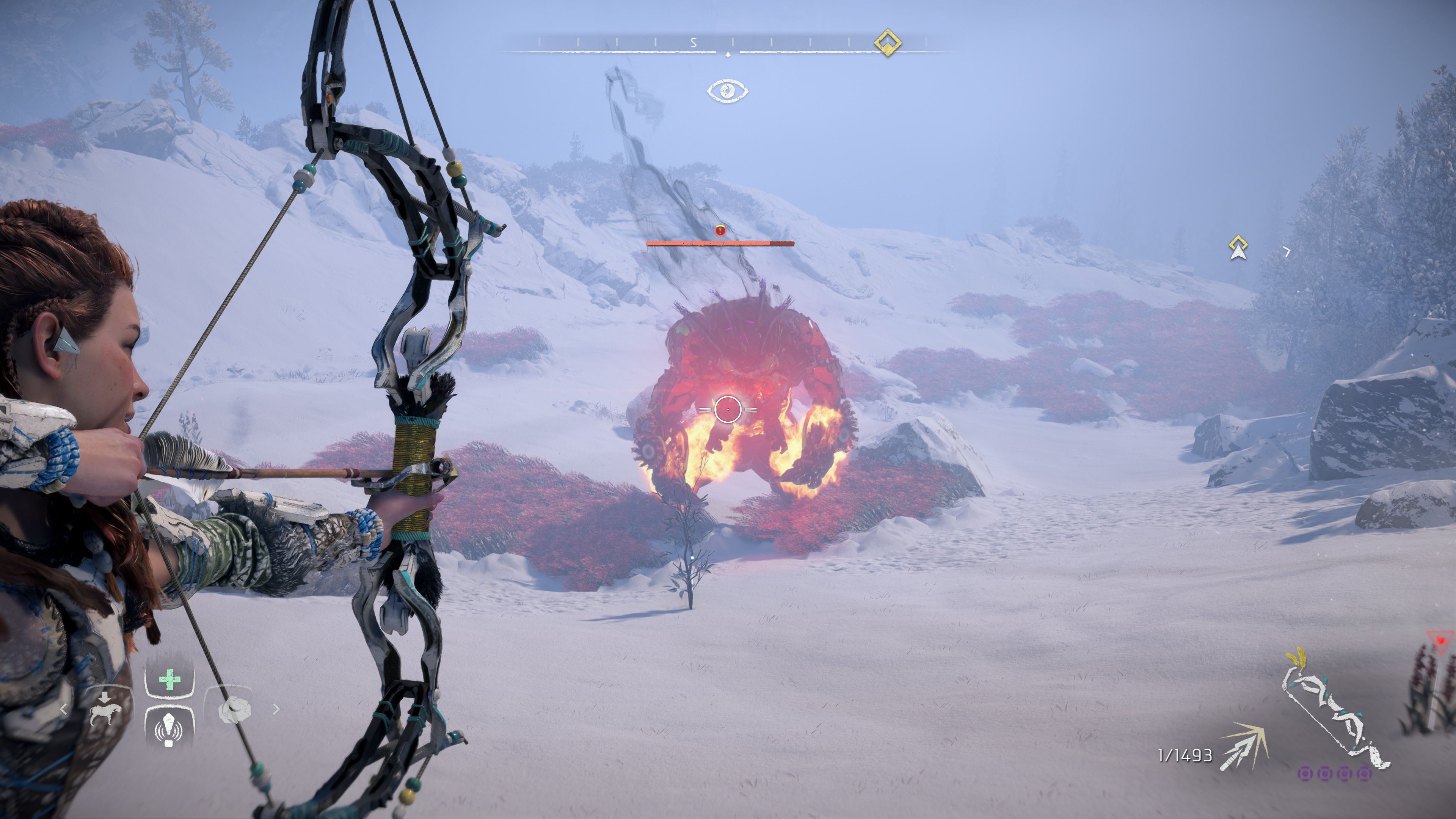Click the stealth eye visibility indicator

tap(728, 91)
